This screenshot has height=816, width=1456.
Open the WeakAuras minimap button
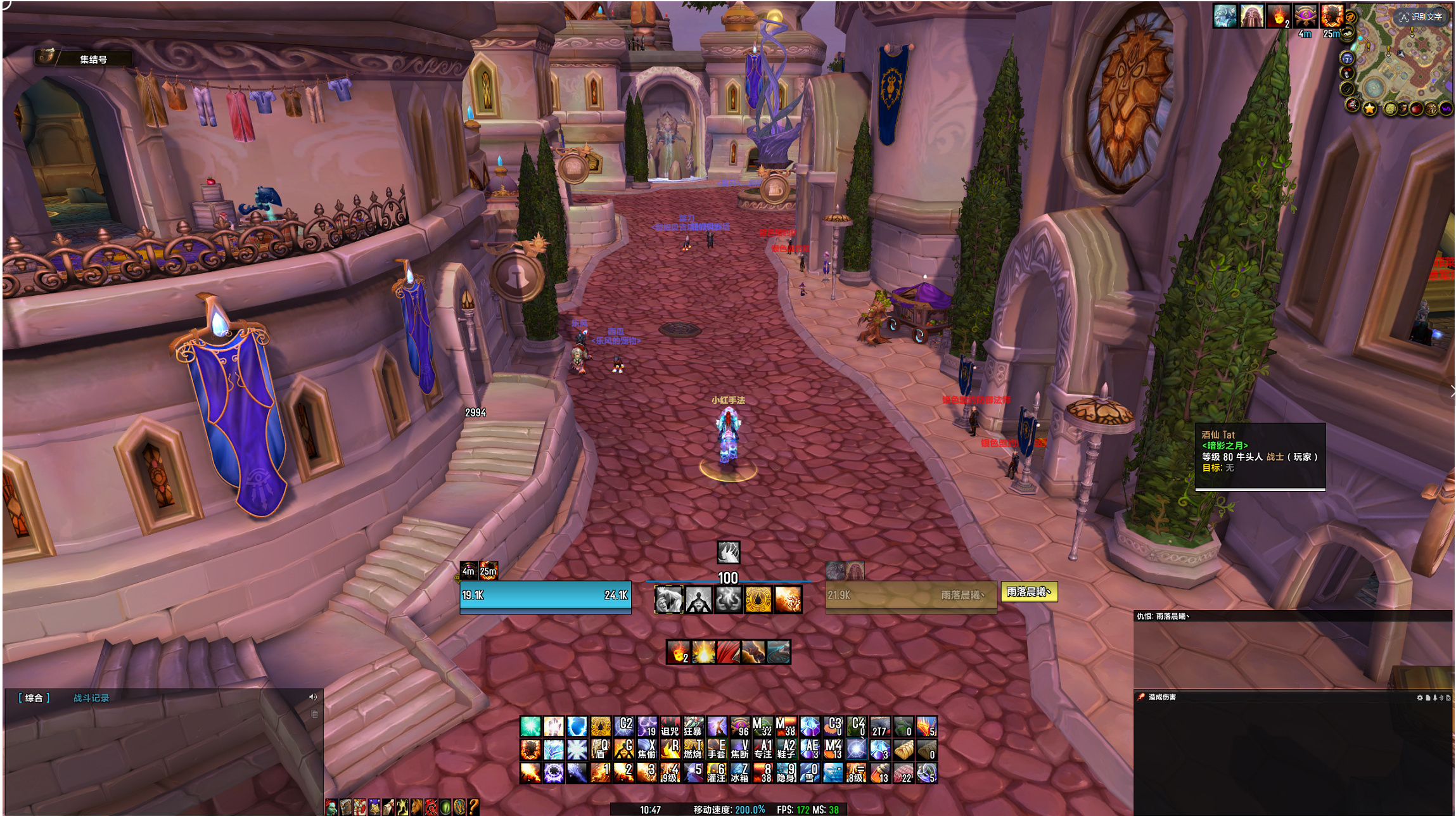coord(1446,108)
